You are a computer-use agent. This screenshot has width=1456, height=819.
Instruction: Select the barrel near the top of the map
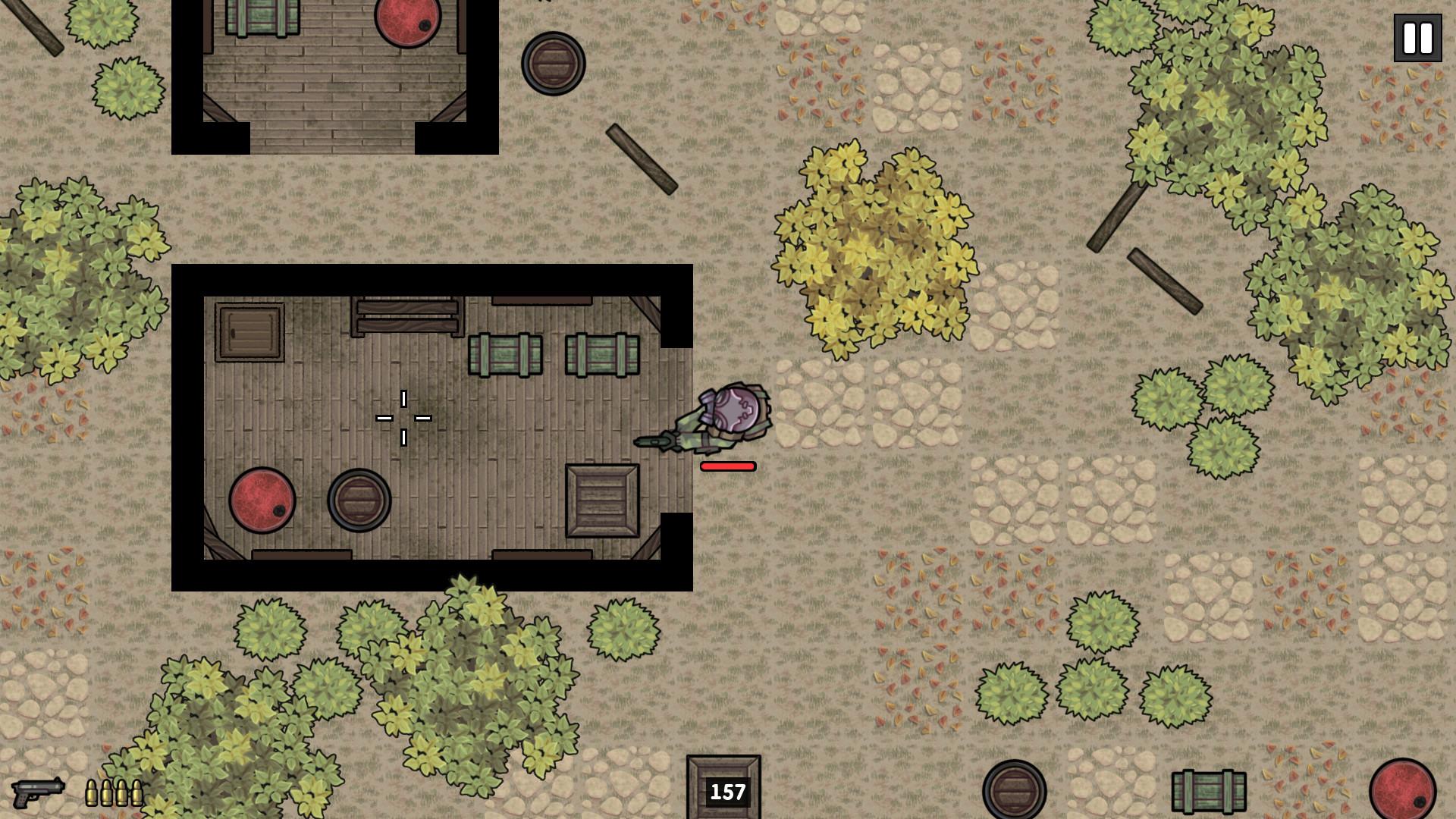tap(552, 64)
